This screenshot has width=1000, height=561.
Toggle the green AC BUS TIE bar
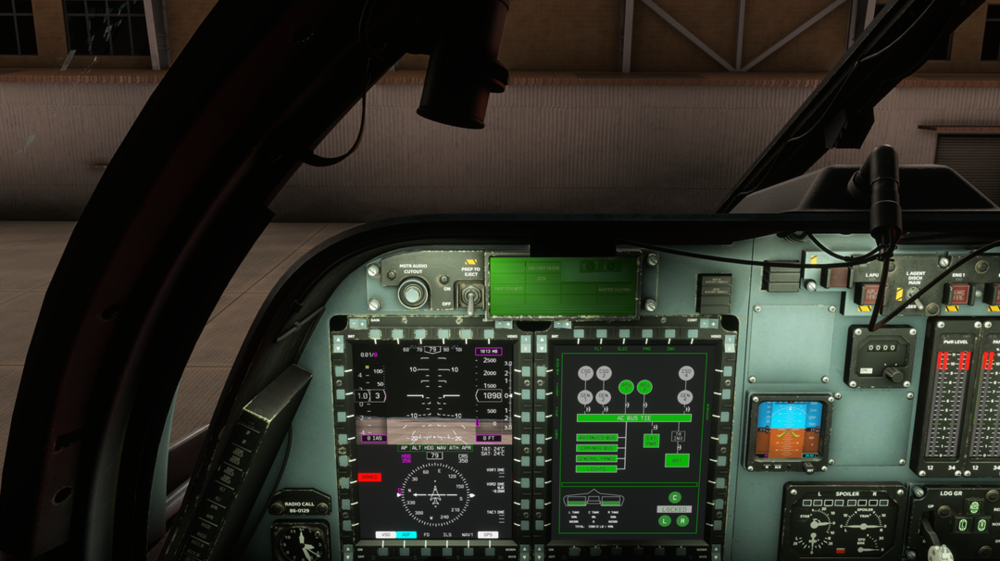(x=634, y=417)
